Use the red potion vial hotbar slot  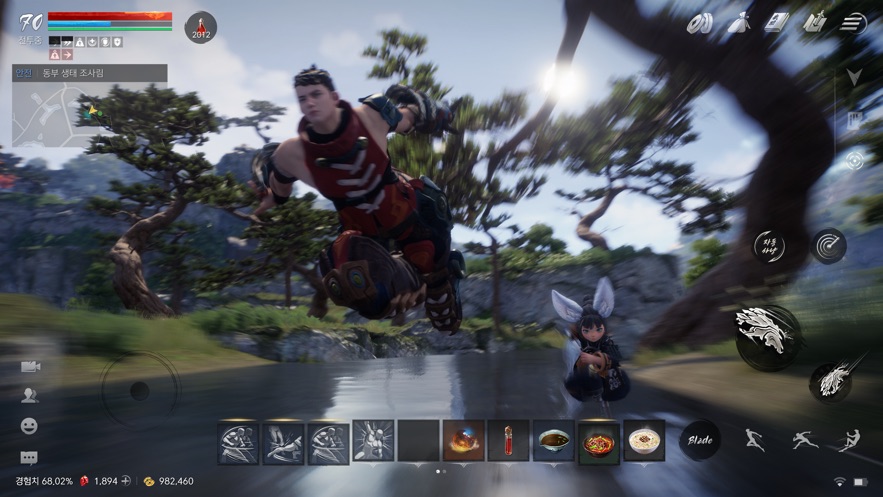click(x=508, y=440)
